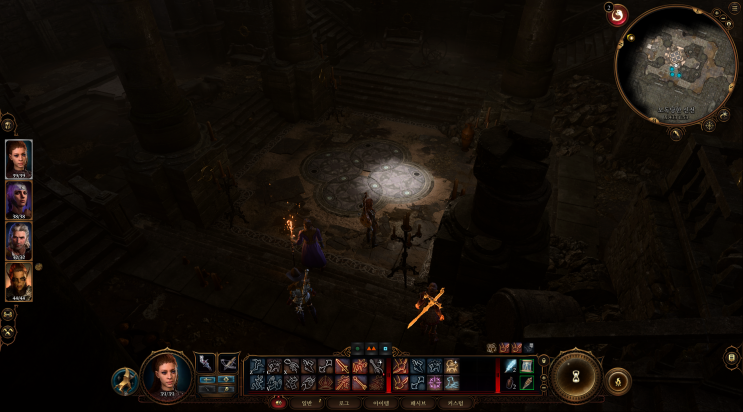This screenshot has height=412, width=743.
Task: Switch to the 커스텀 hotbar tab
Action: 455,403
